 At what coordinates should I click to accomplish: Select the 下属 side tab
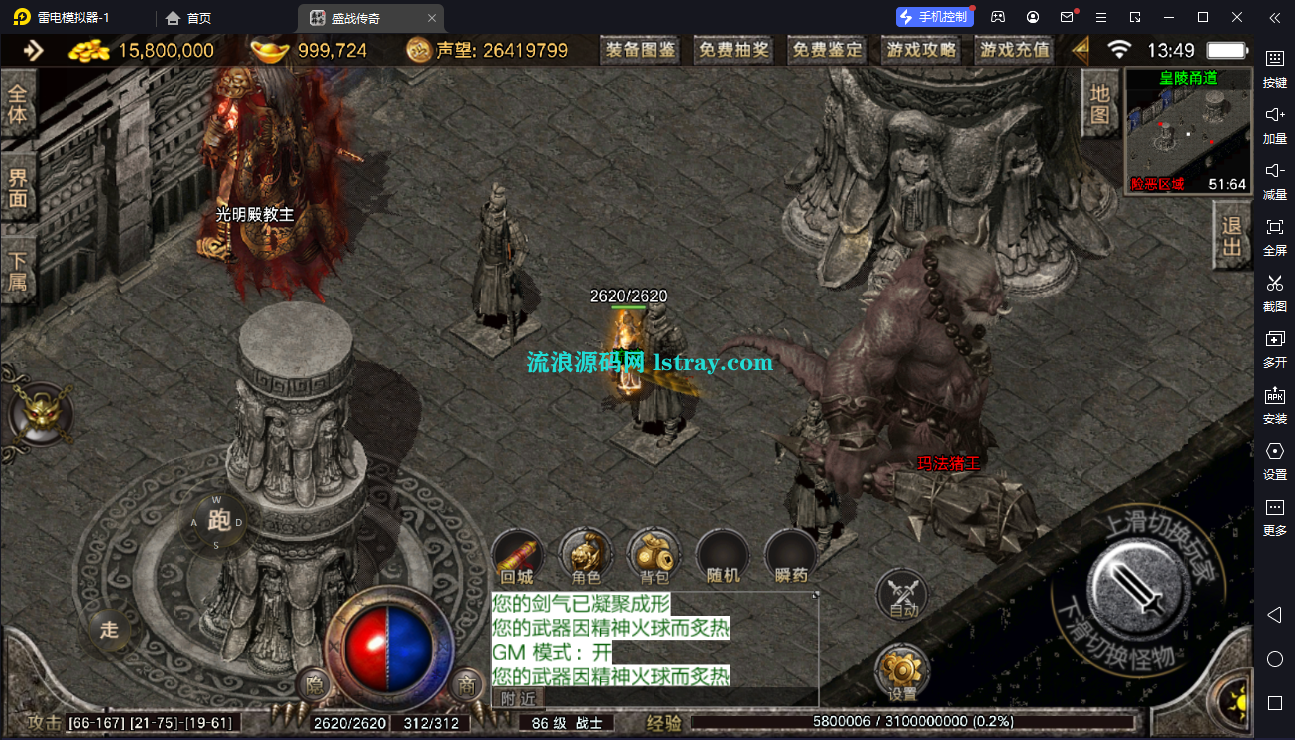click(x=18, y=270)
